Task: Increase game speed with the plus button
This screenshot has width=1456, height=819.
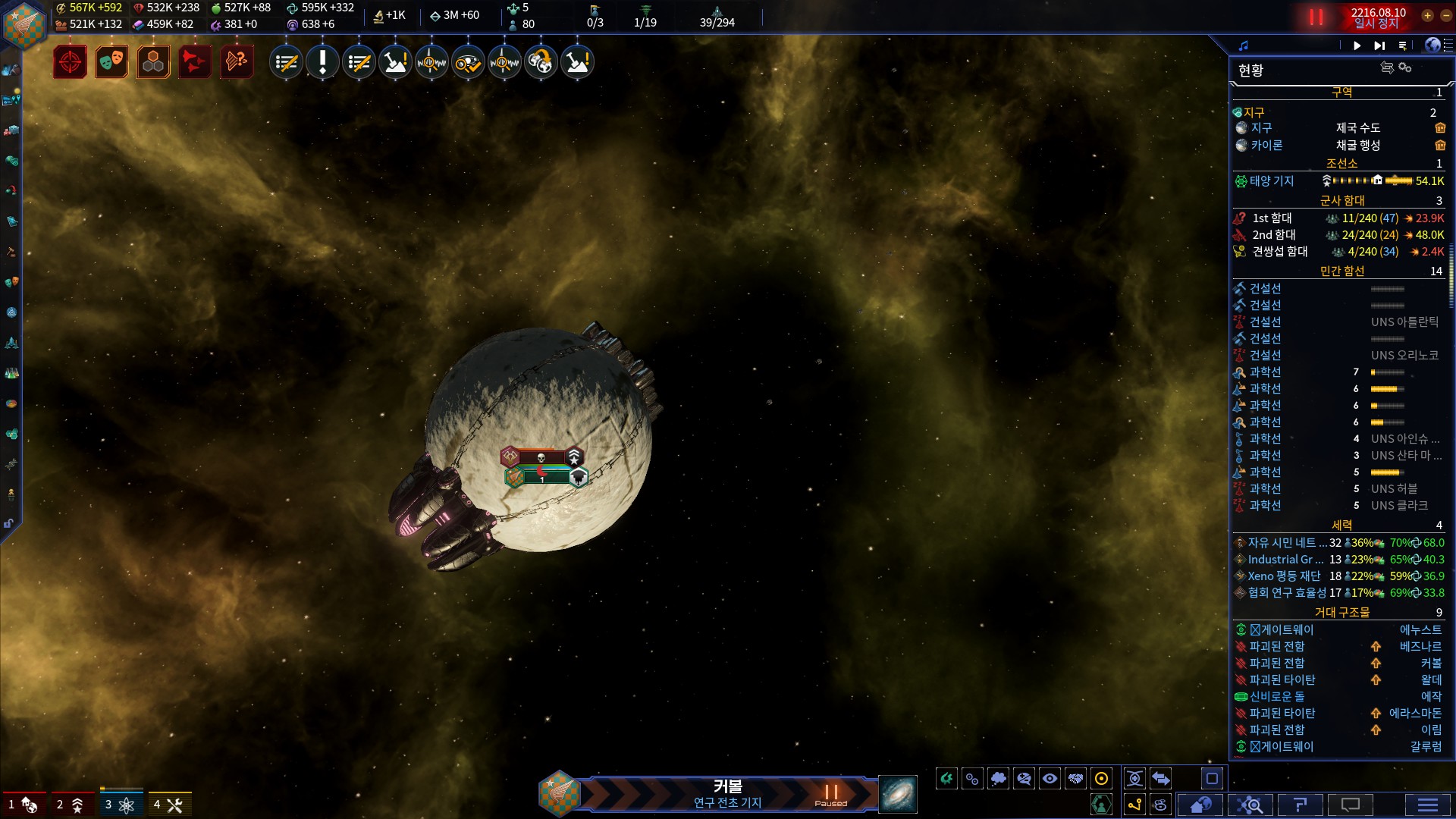Action: tap(1427, 15)
